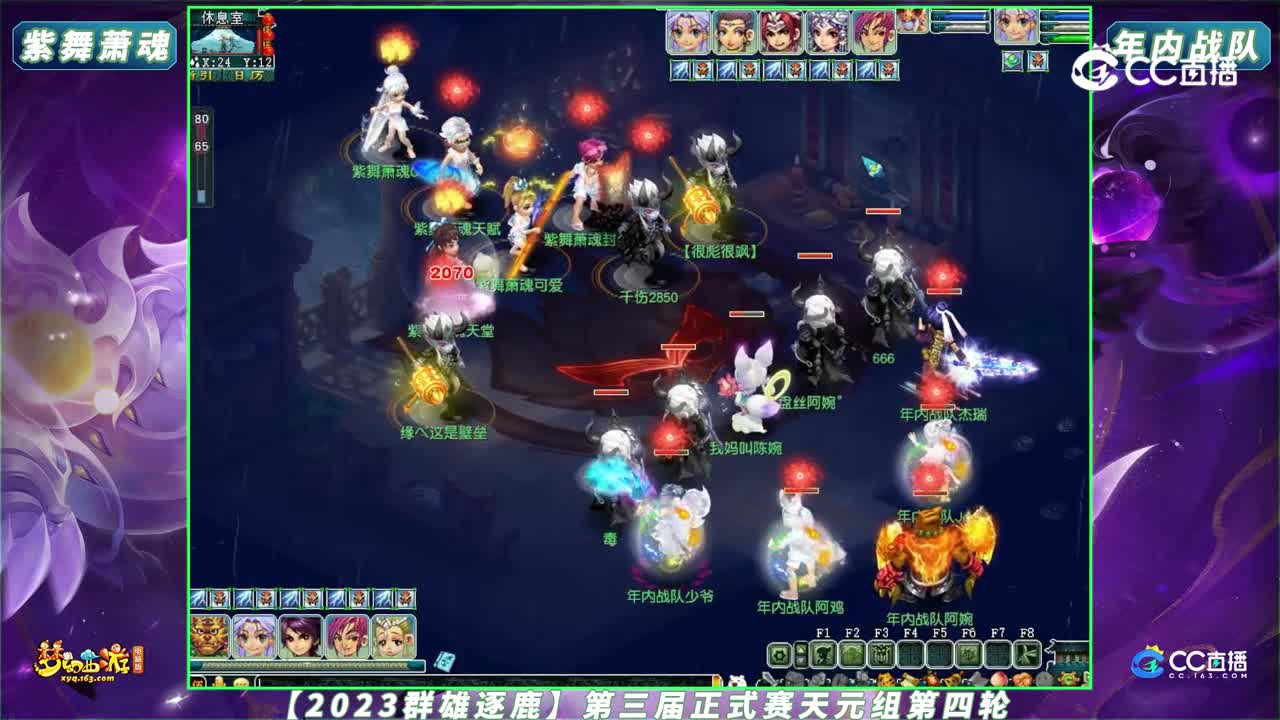Collapse the hotkey bar with the down arrow
This screenshot has width=1280, height=720.
pyautogui.click(x=801, y=661)
